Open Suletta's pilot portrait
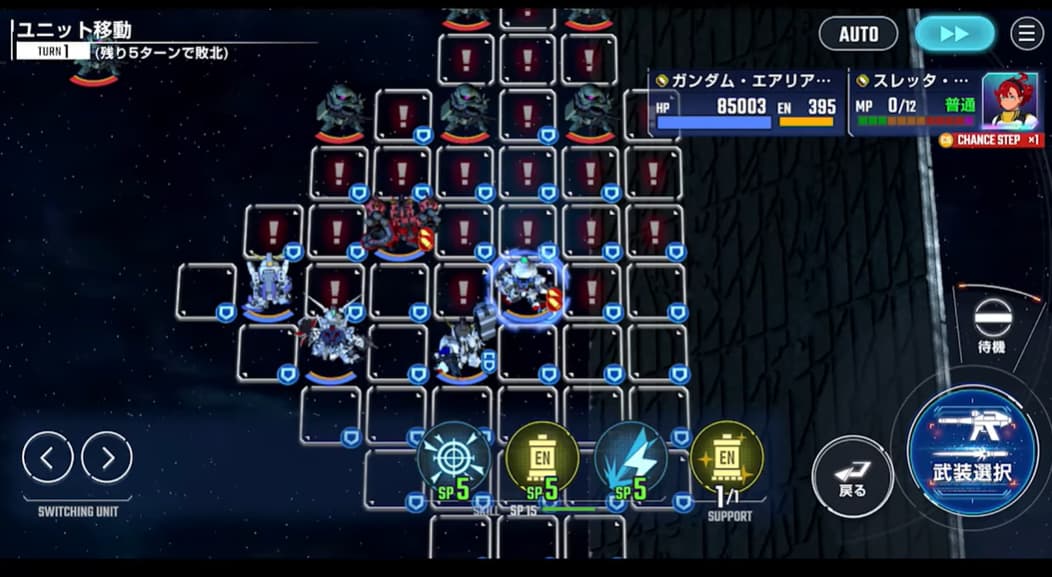The width and height of the screenshot is (1052, 577). [1009, 101]
